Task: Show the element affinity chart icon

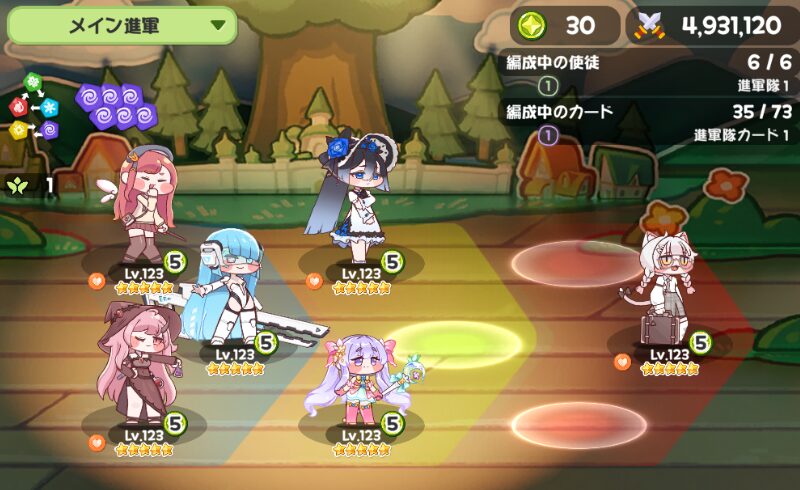Action: tap(33, 106)
